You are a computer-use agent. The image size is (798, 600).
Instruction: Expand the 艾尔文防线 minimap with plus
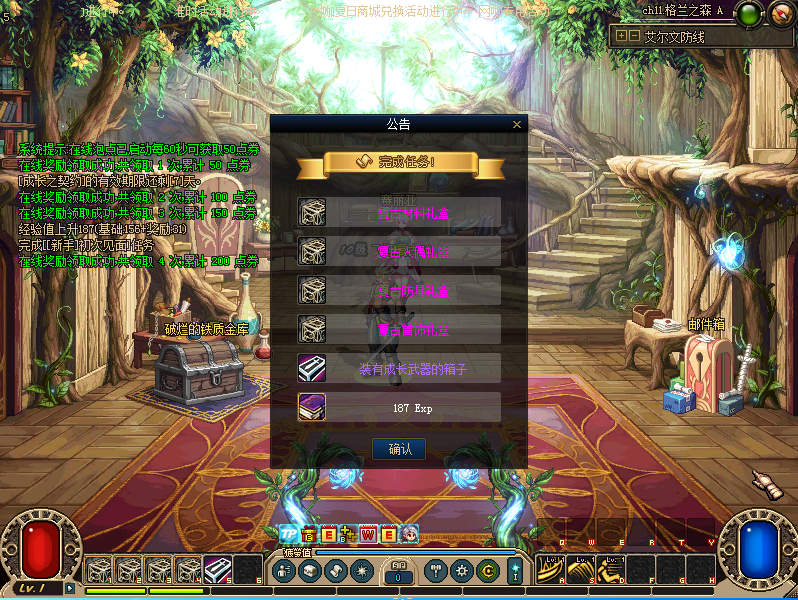621,35
